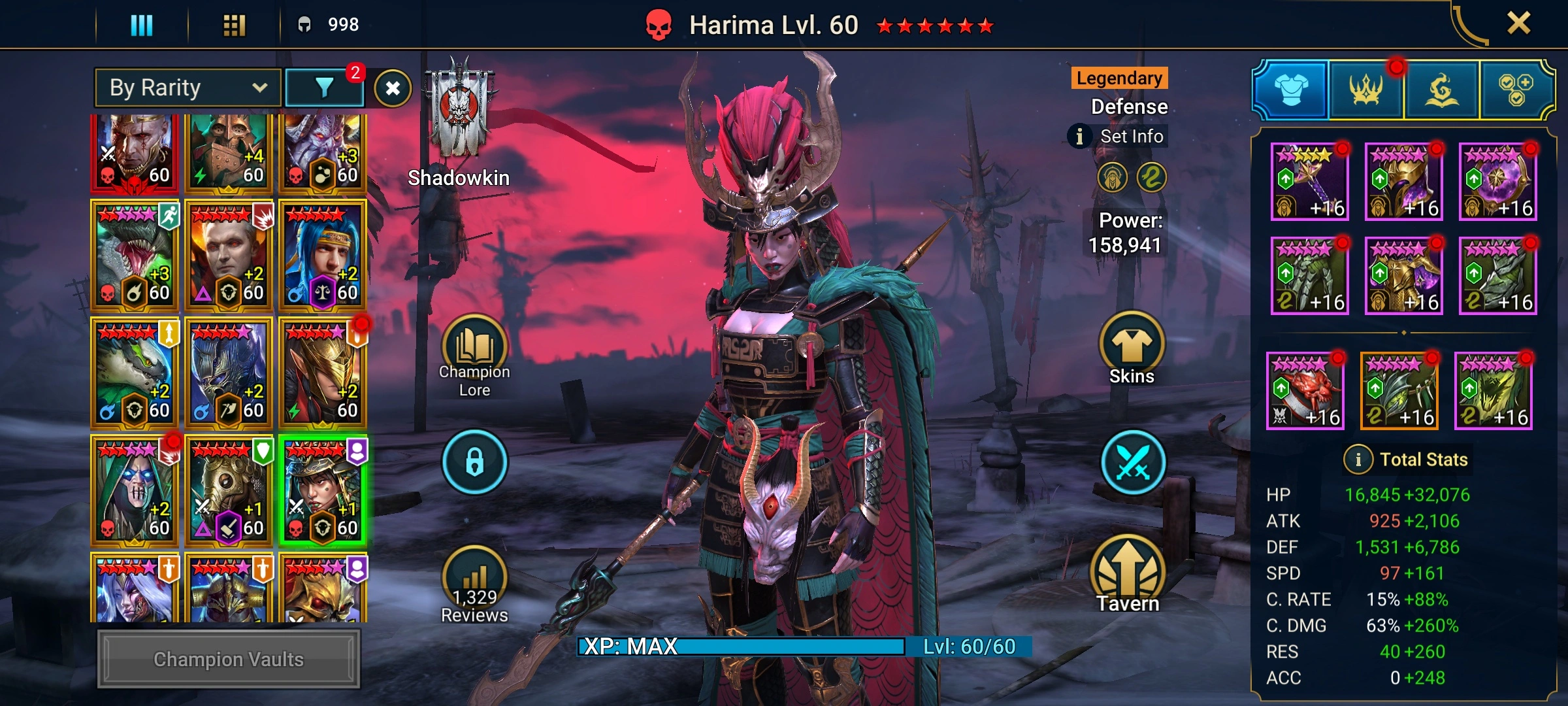Screen dimensions: 1568x706
Task: Tap the crossed swords gear removal button
Action: pyautogui.click(x=1132, y=462)
